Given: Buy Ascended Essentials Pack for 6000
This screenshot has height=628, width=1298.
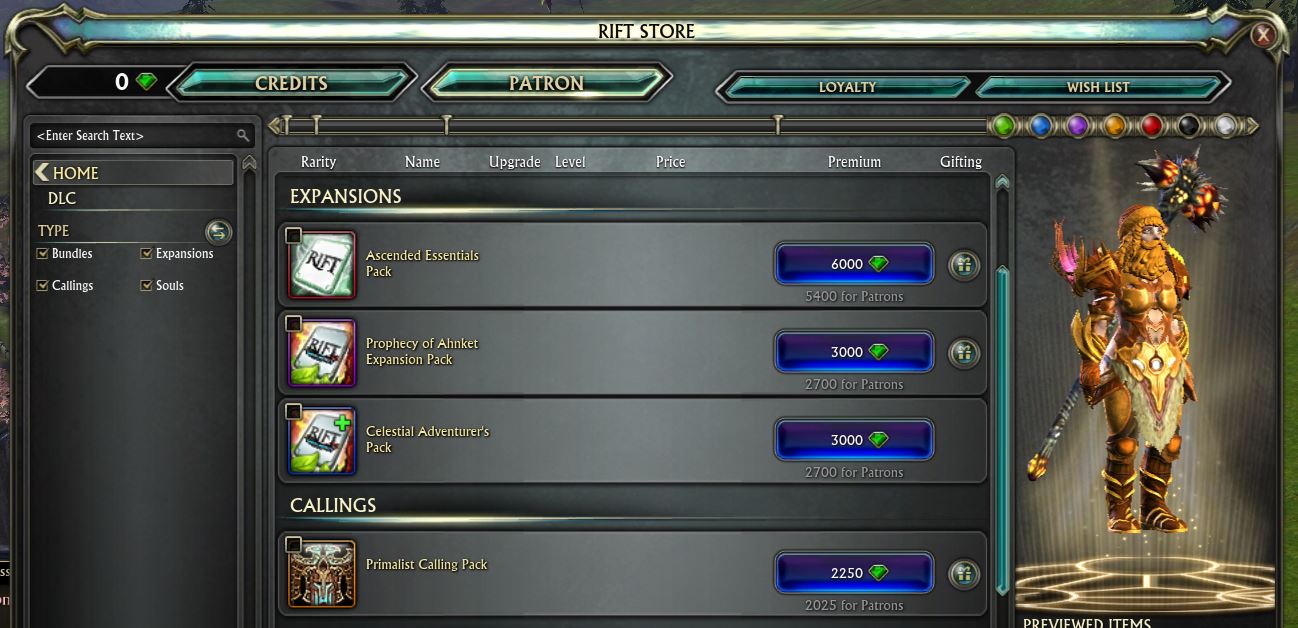Looking at the screenshot, I should coord(853,264).
